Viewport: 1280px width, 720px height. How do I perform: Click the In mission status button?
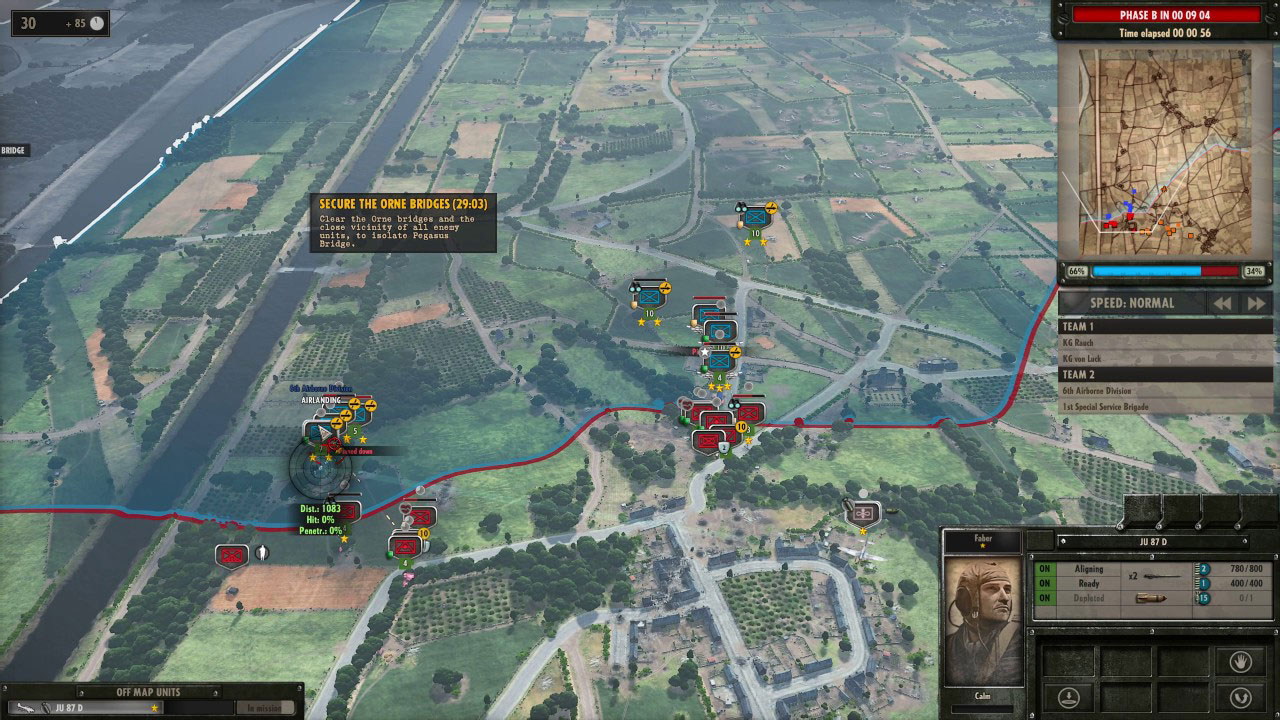coord(264,707)
